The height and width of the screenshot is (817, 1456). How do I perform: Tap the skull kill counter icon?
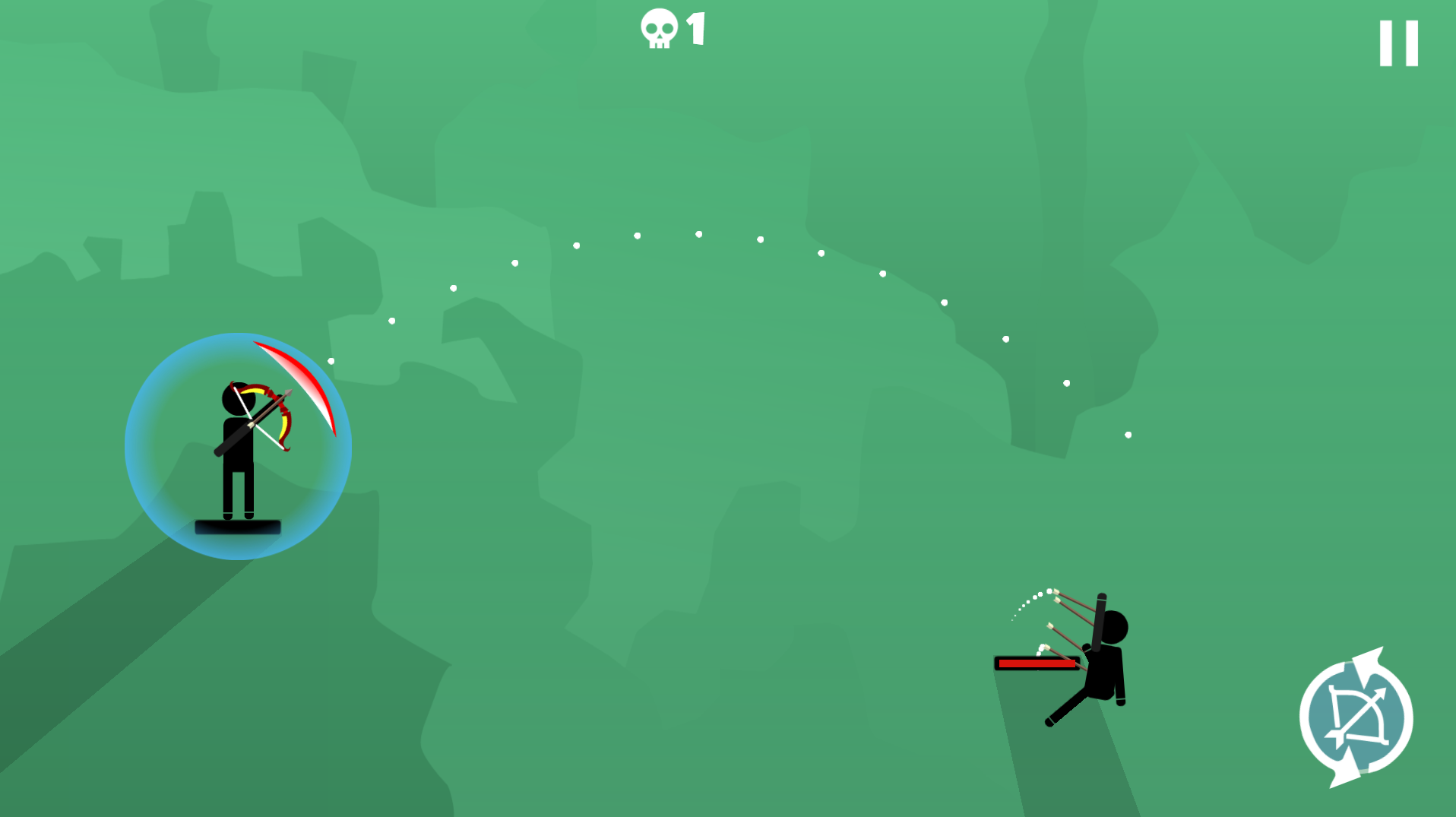pyautogui.click(x=658, y=29)
